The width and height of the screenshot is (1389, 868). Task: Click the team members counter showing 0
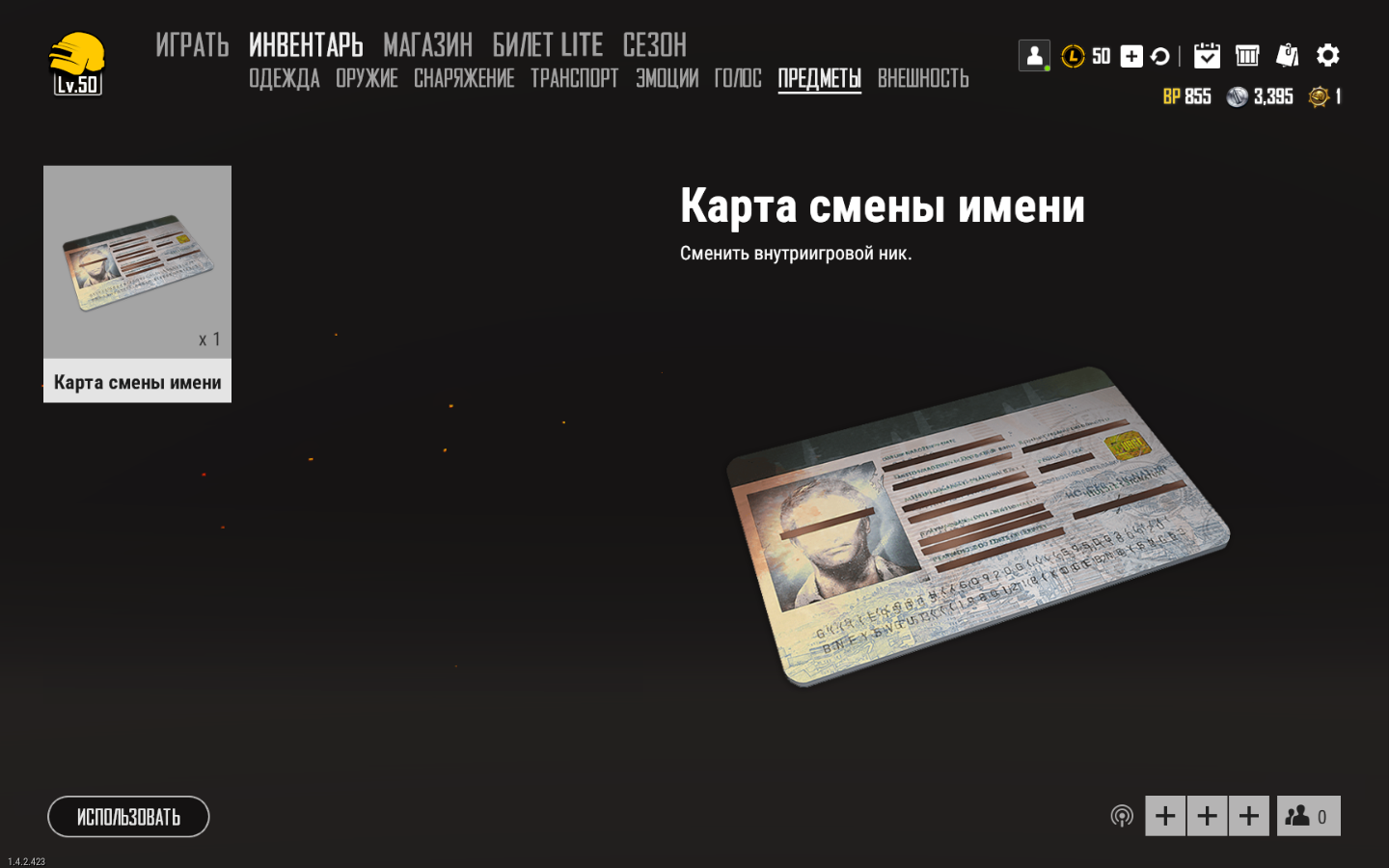(x=1309, y=815)
